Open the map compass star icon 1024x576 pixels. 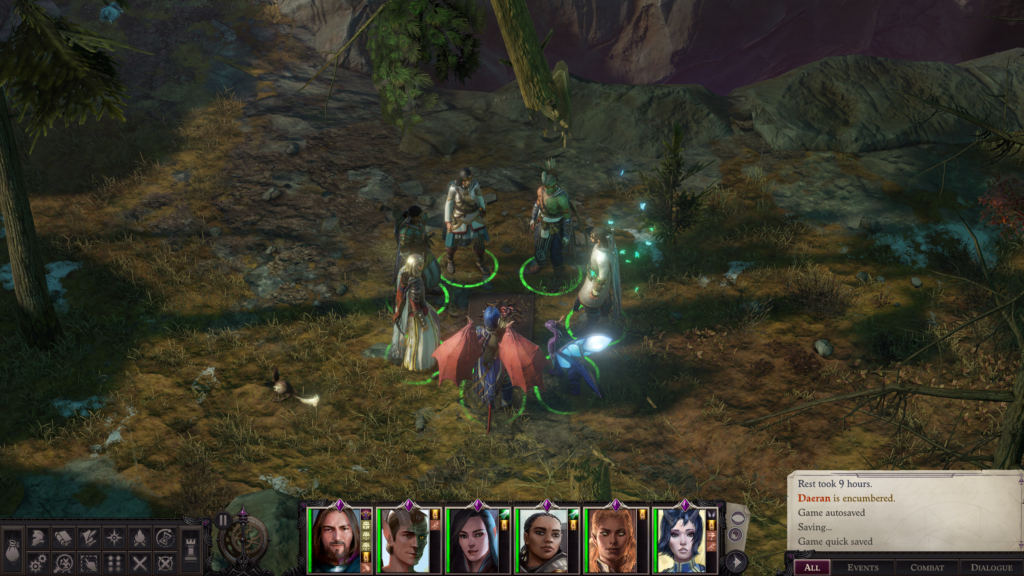coord(114,538)
